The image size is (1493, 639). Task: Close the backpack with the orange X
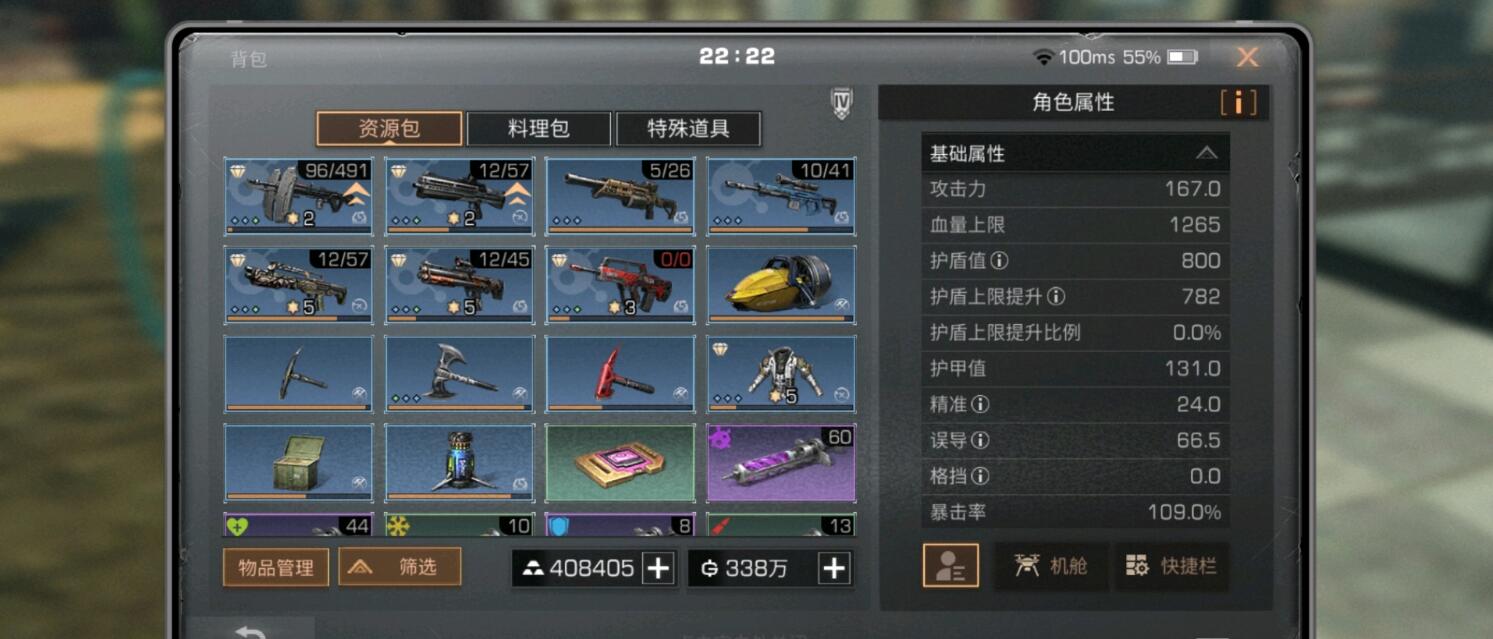(1247, 57)
